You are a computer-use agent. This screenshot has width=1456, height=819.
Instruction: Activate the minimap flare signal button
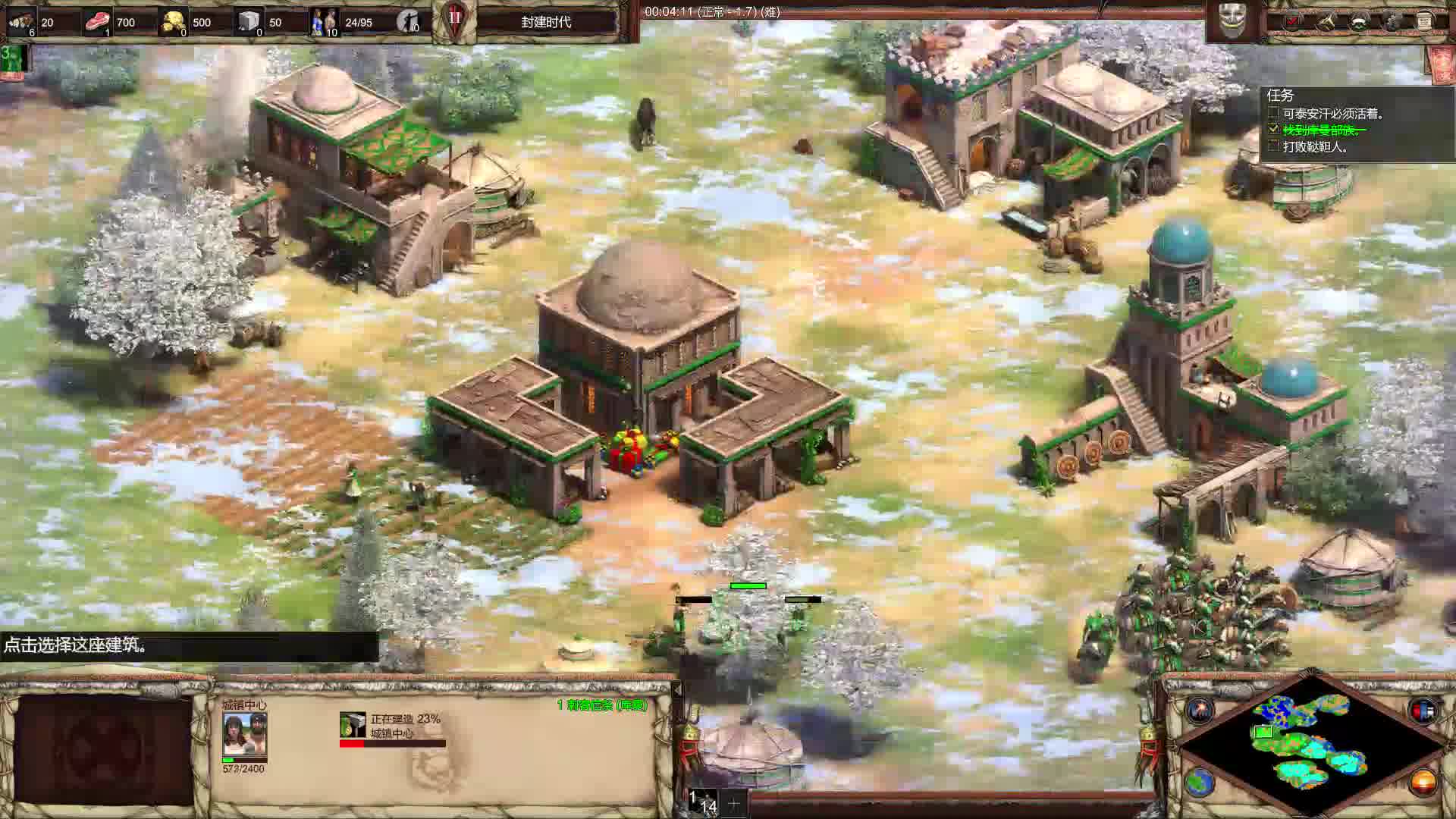click(1200, 710)
